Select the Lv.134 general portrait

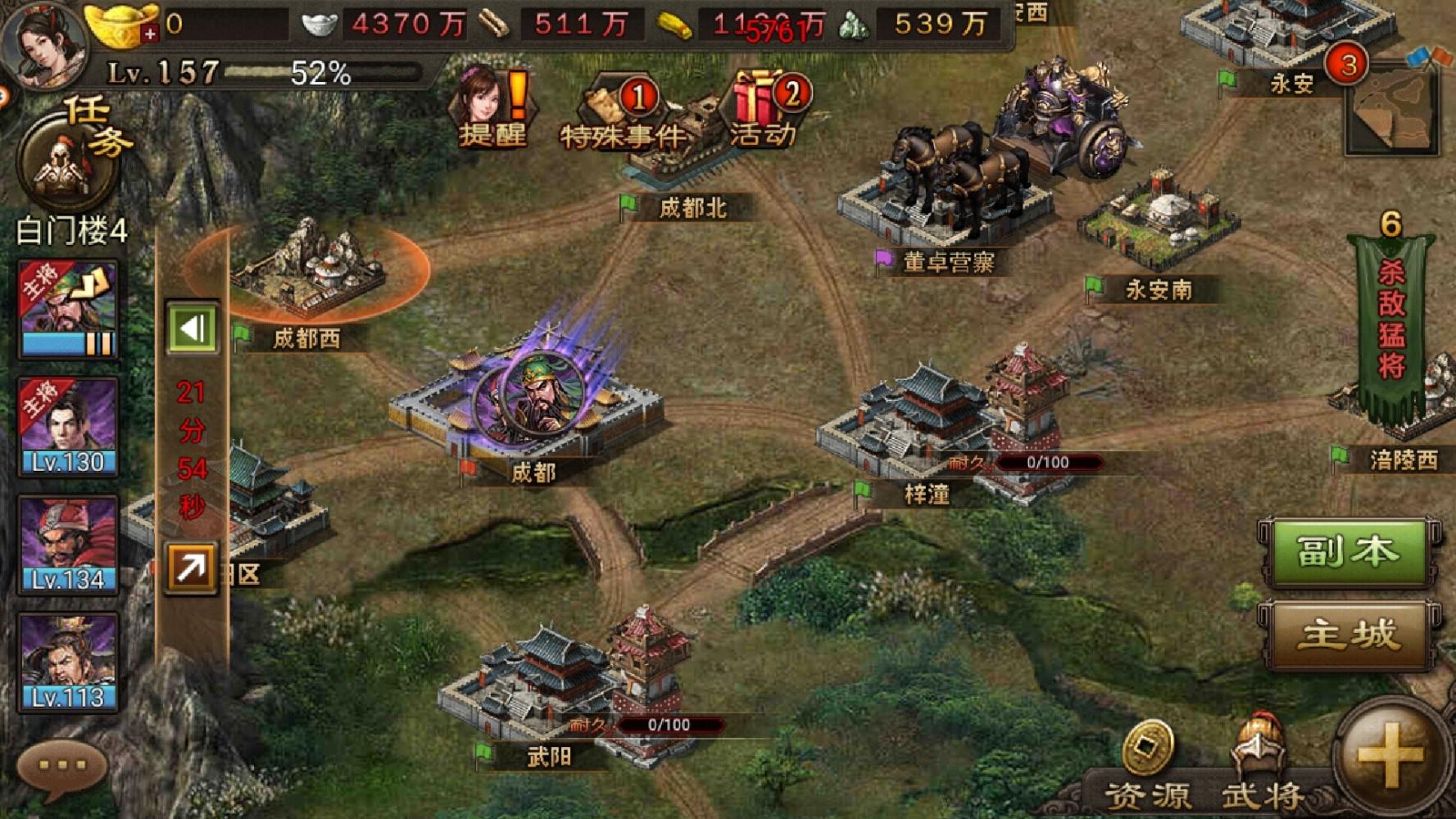(69, 545)
